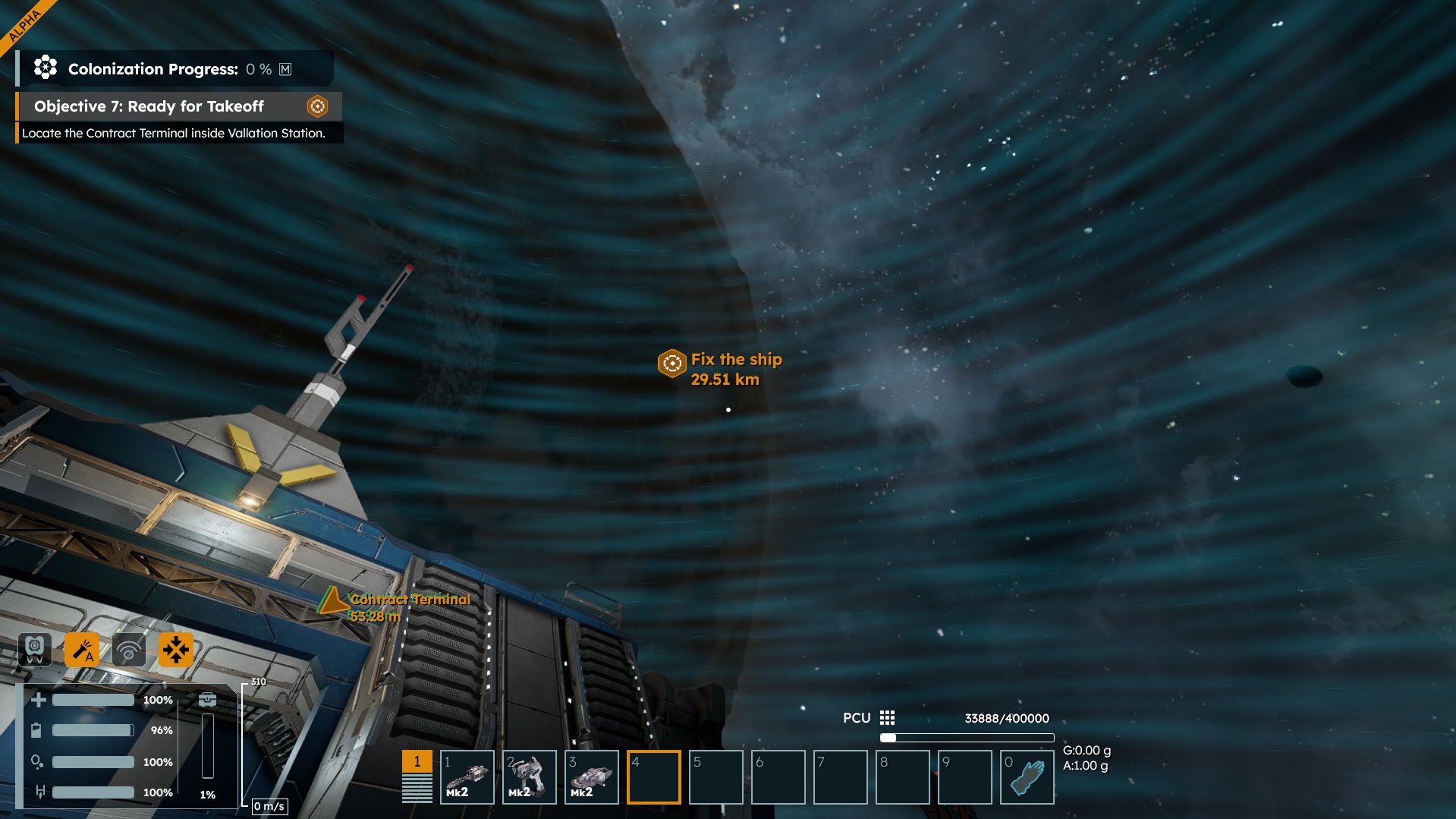
Task: Toggle the automatic flashlight icon
Action: (82, 650)
